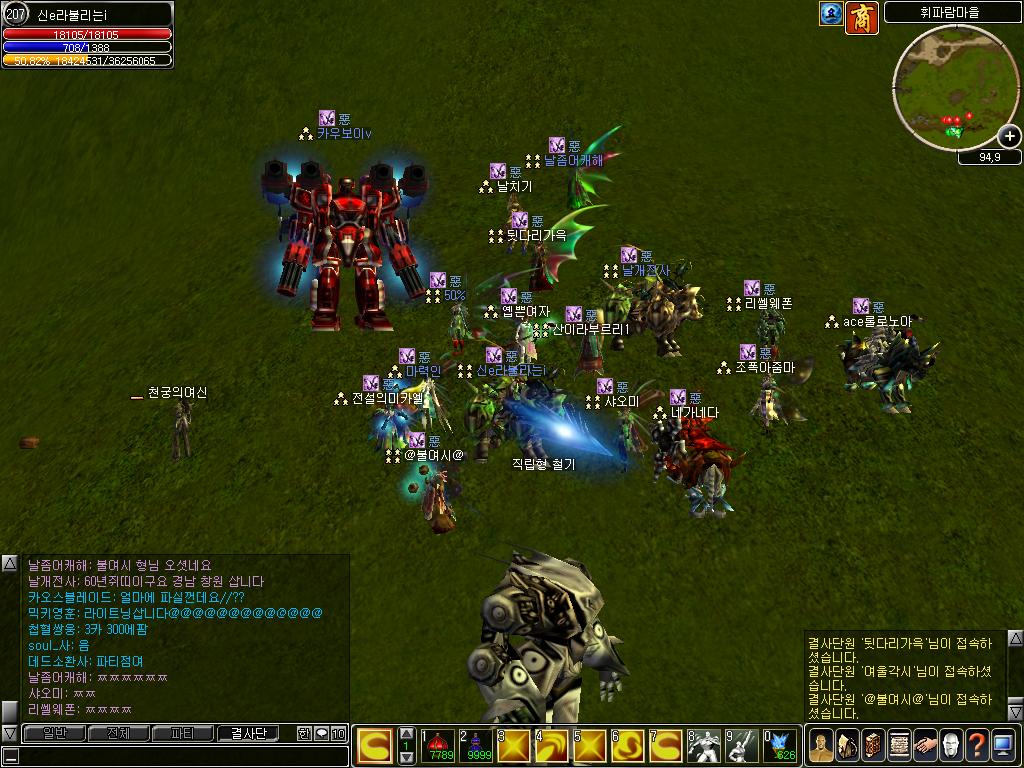The image size is (1024, 768).
Task: Open the 파티 chat tab
Action: pyautogui.click(x=182, y=733)
